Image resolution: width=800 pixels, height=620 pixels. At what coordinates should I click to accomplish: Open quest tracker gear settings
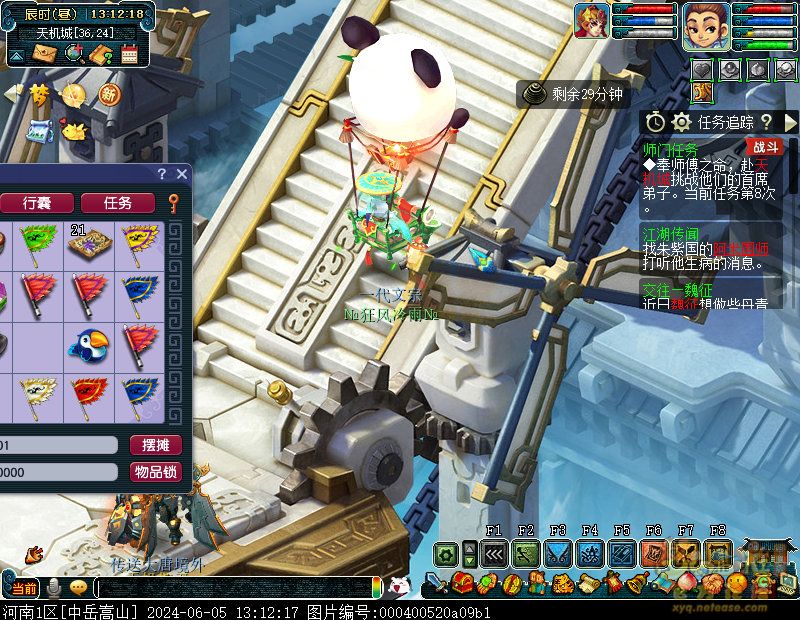tap(682, 121)
